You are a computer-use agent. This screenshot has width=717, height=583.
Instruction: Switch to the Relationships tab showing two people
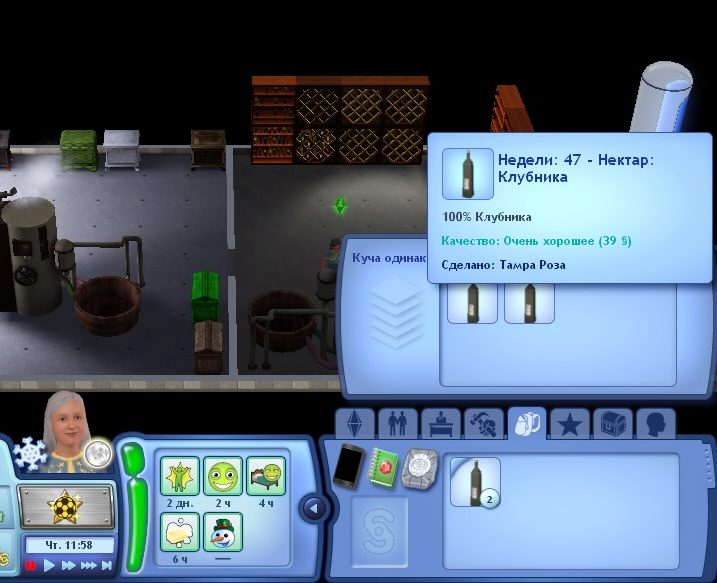(396, 425)
